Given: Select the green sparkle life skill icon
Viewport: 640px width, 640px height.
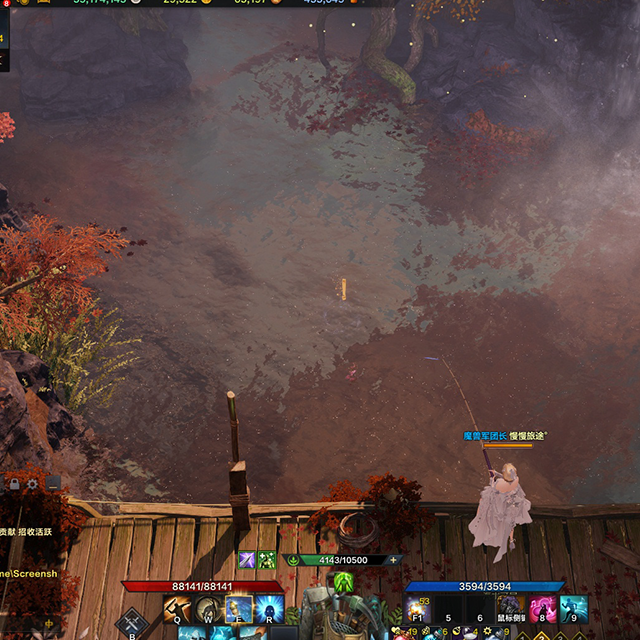Looking at the screenshot, I should pos(267,560).
